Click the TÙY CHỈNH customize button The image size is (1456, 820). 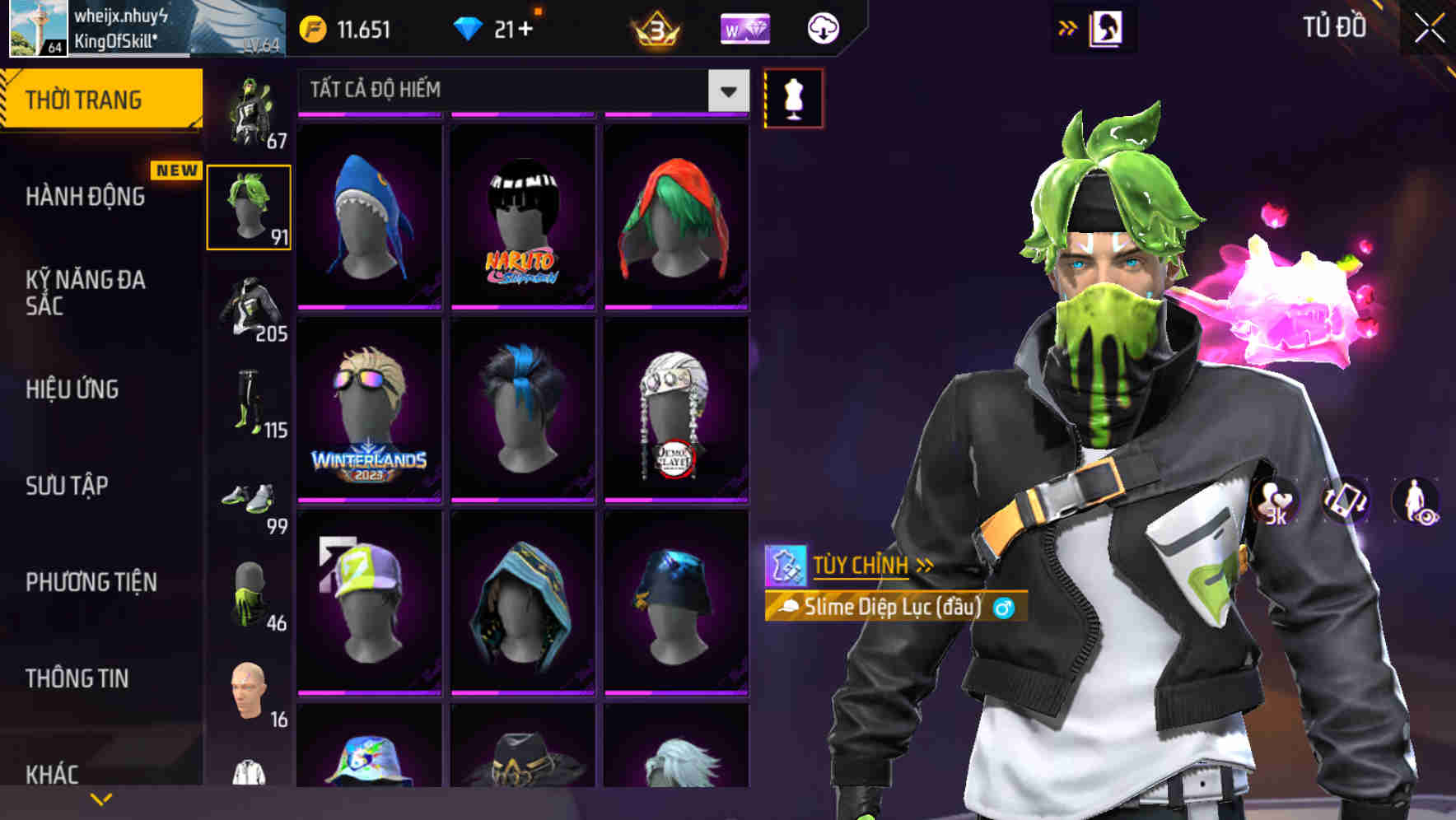click(x=860, y=565)
